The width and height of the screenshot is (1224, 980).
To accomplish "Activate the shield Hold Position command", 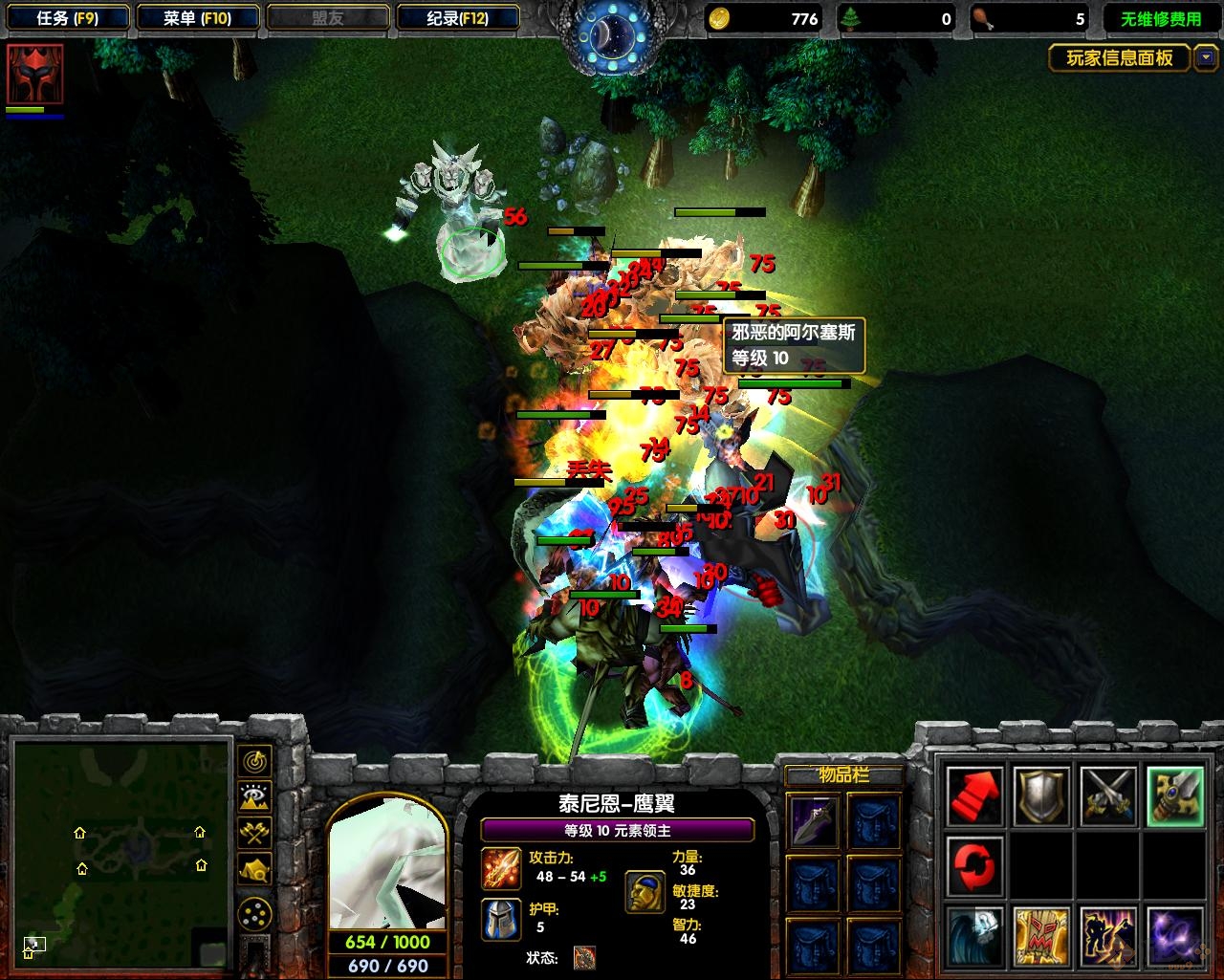I will (x=1041, y=796).
